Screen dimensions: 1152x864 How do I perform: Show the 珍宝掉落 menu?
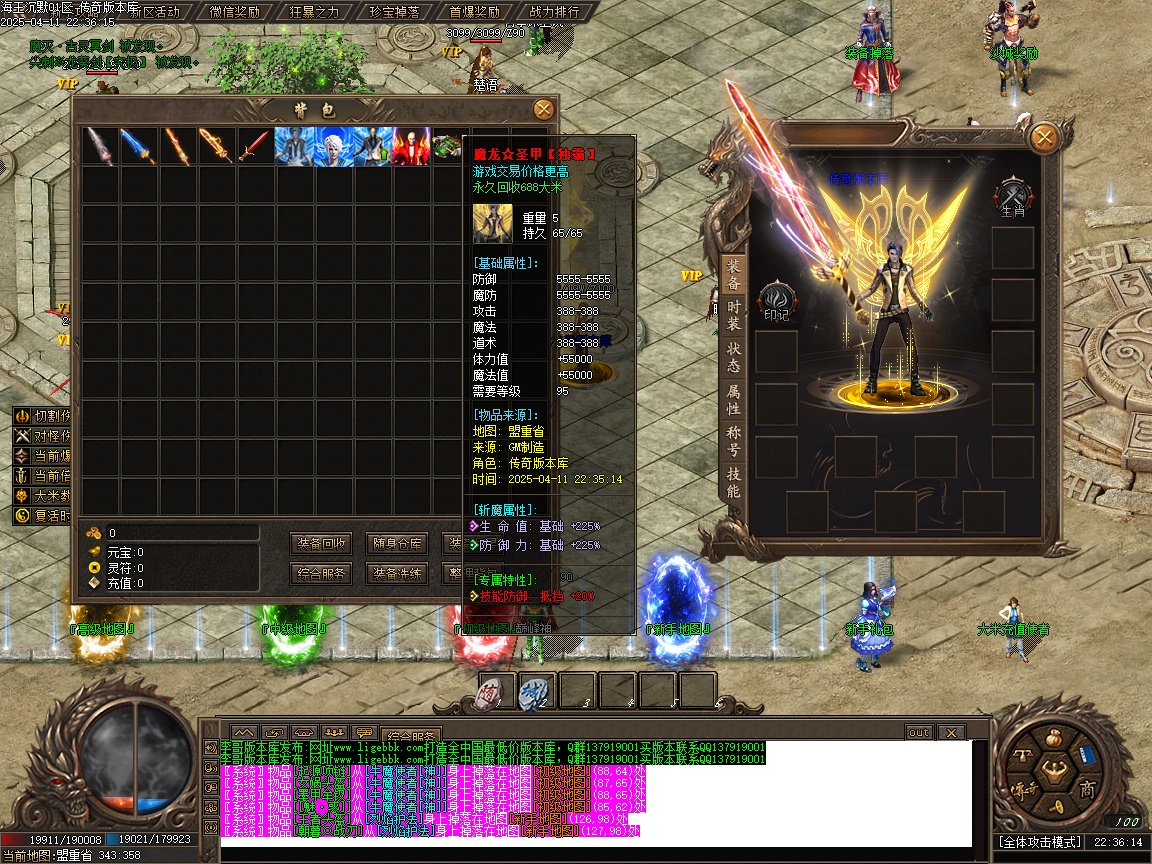394,12
